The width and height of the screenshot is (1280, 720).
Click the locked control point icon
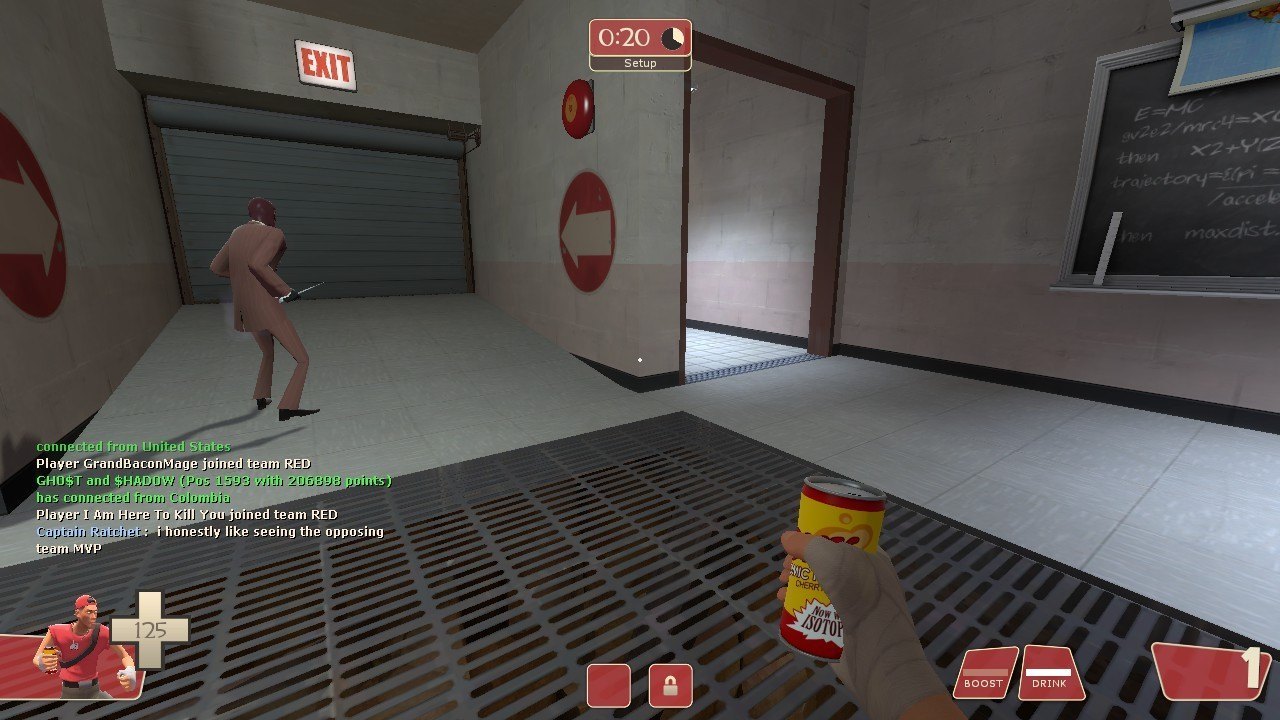point(670,686)
